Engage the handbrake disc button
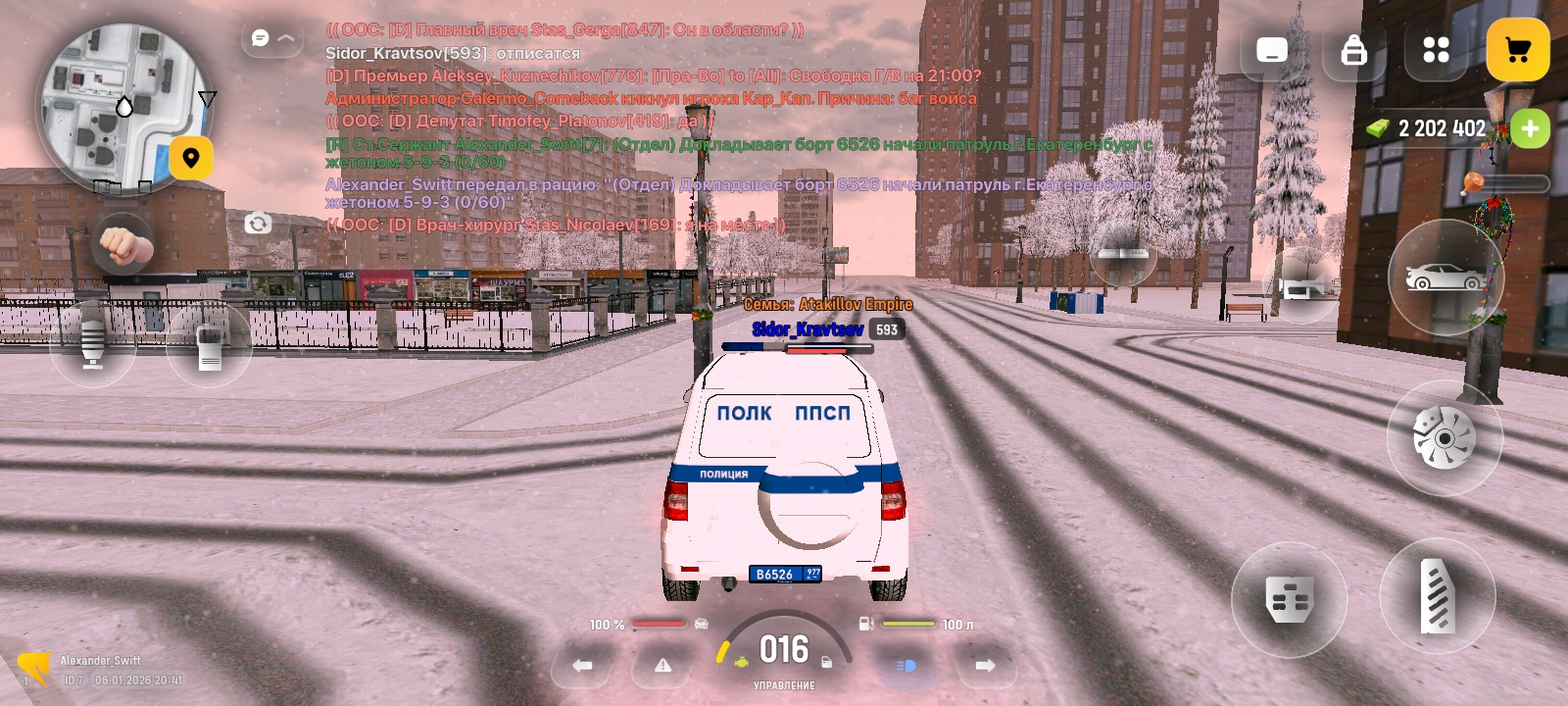Screen dimensions: 1568x706 [x=1445, y=437]
